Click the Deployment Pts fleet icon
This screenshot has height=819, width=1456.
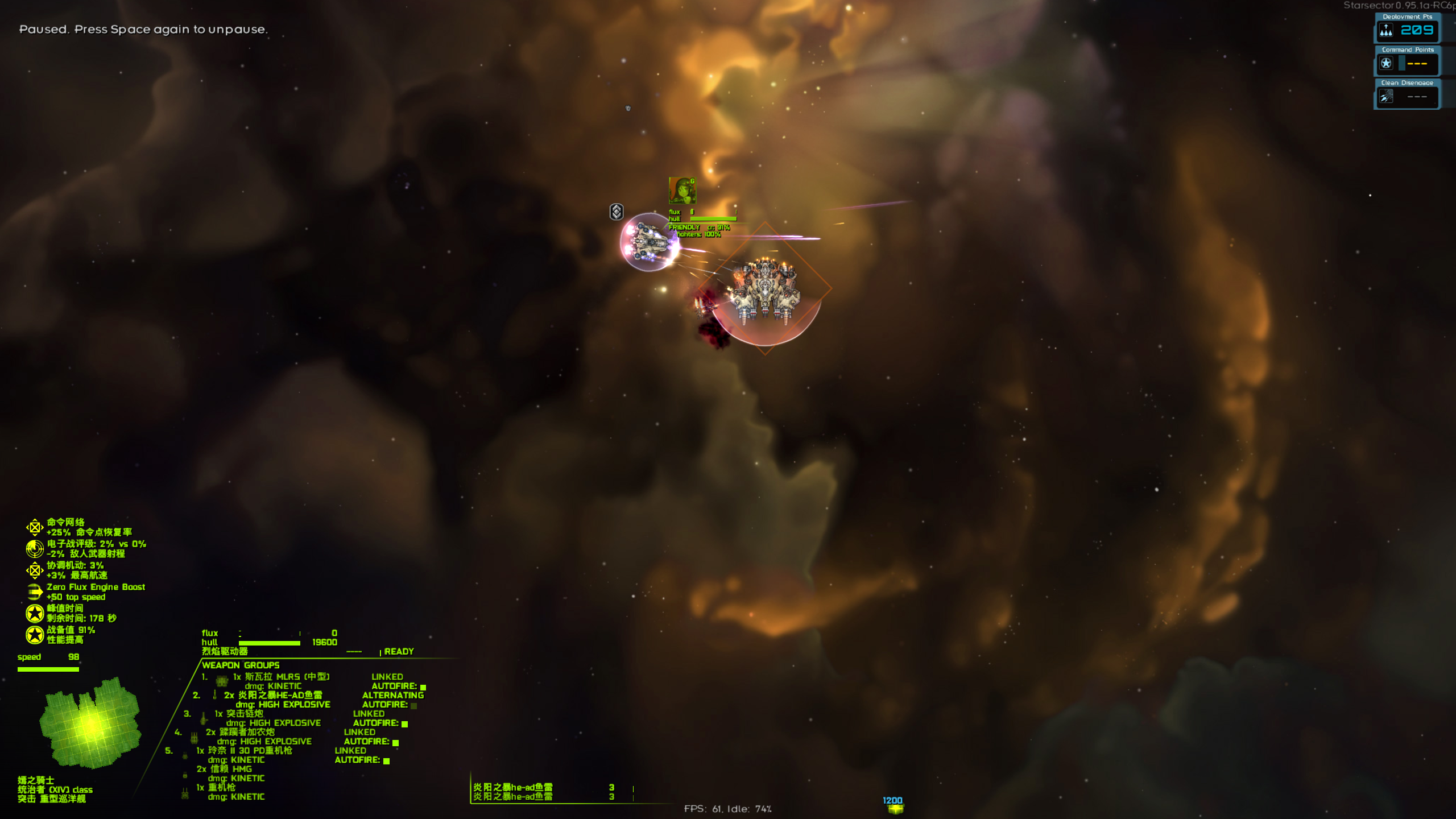(x=1386, y=30)
